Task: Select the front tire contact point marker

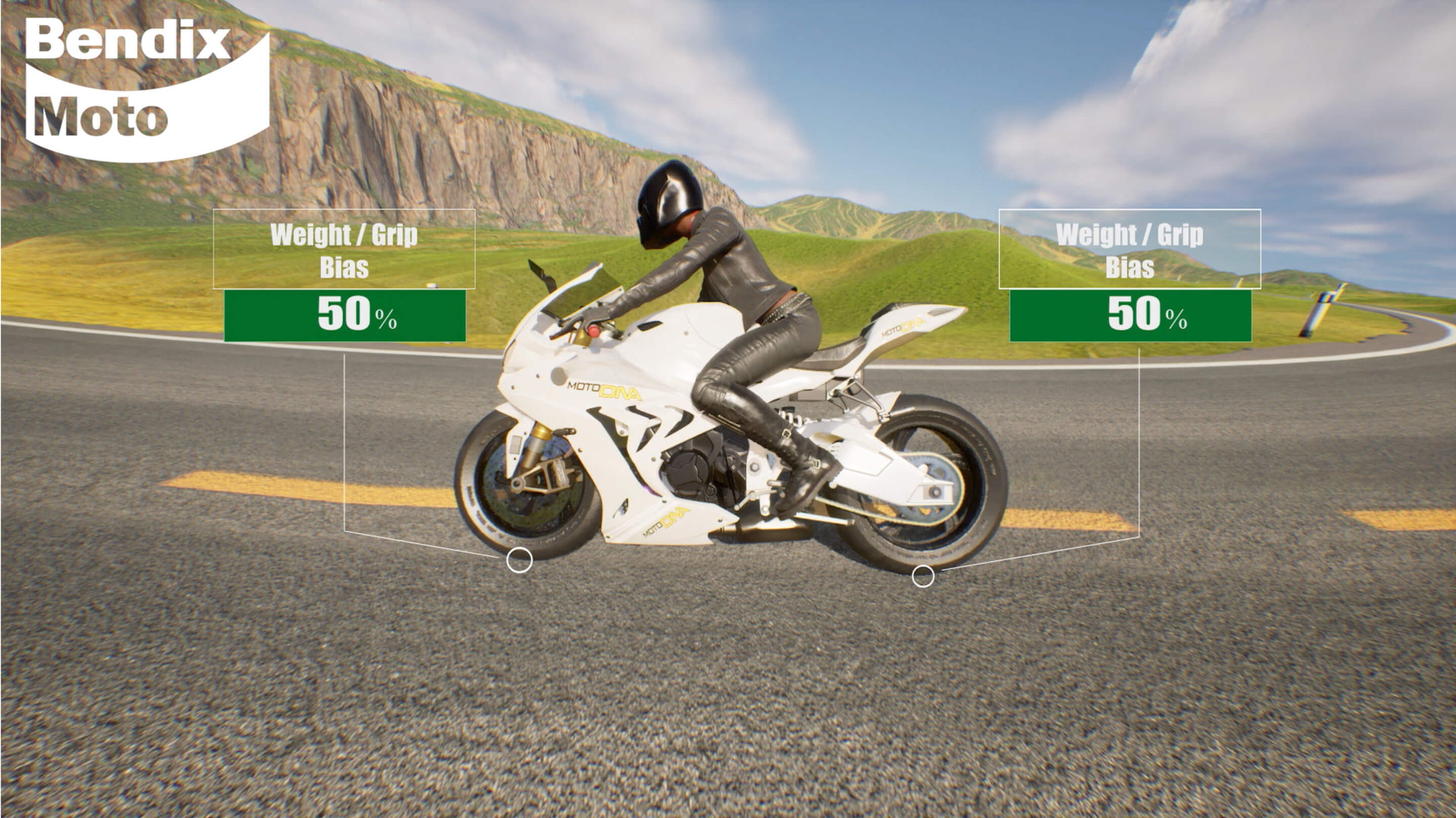Action: point(519,560)
